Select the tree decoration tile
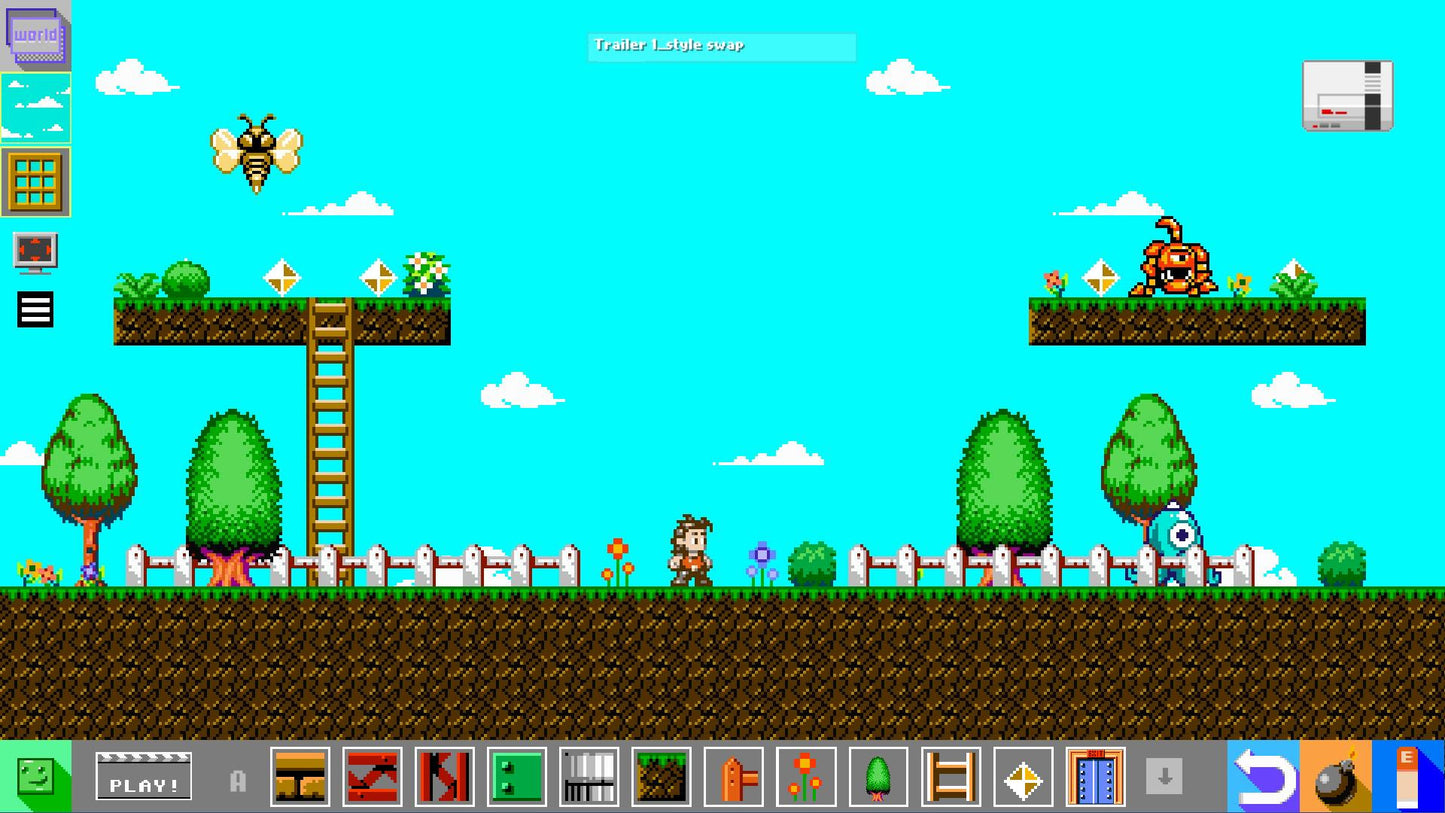This screenshot has height=813, width=1445. (878, 778)
